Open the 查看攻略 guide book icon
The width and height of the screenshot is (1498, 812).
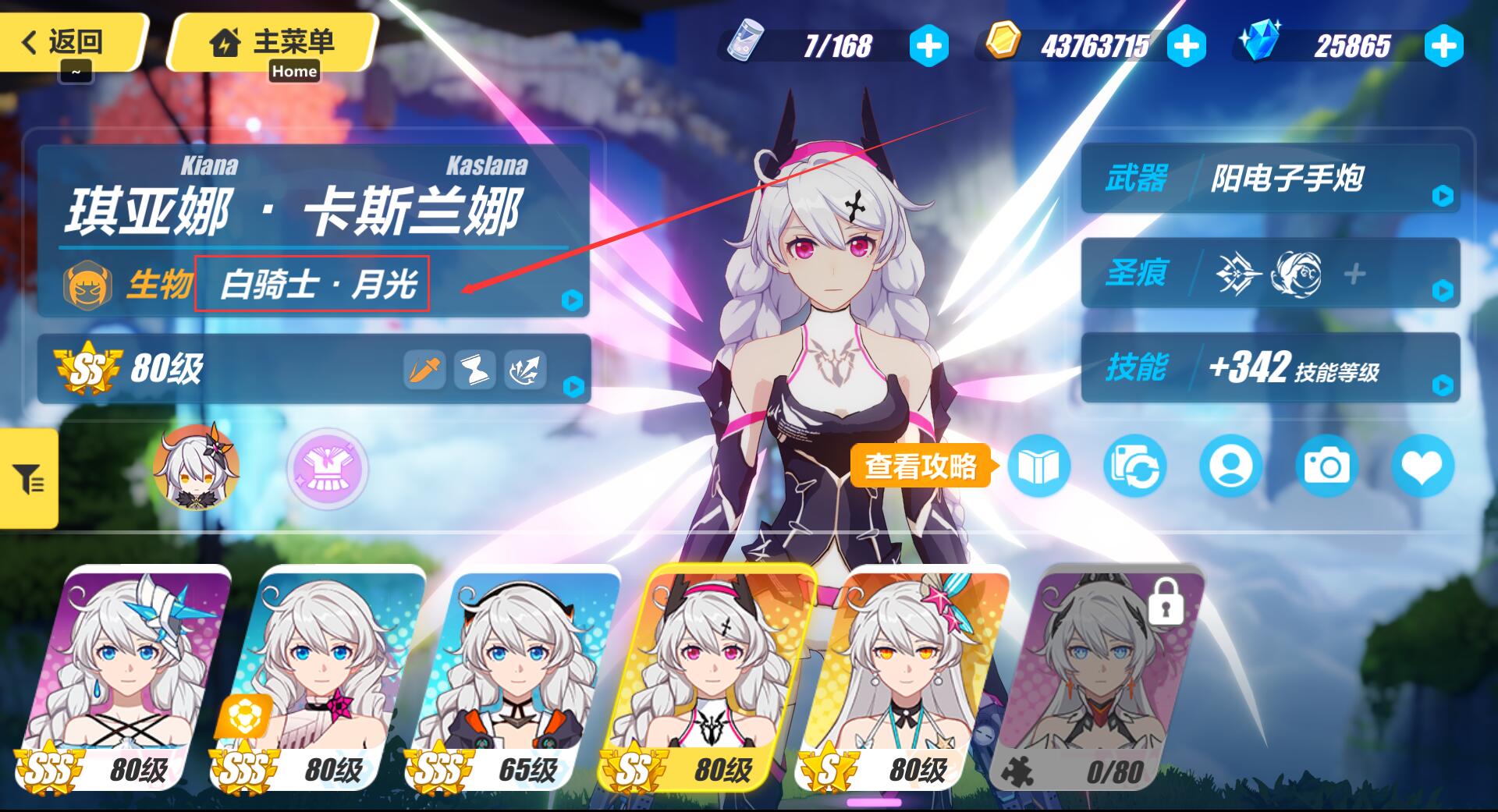(x=1038, y=467)
